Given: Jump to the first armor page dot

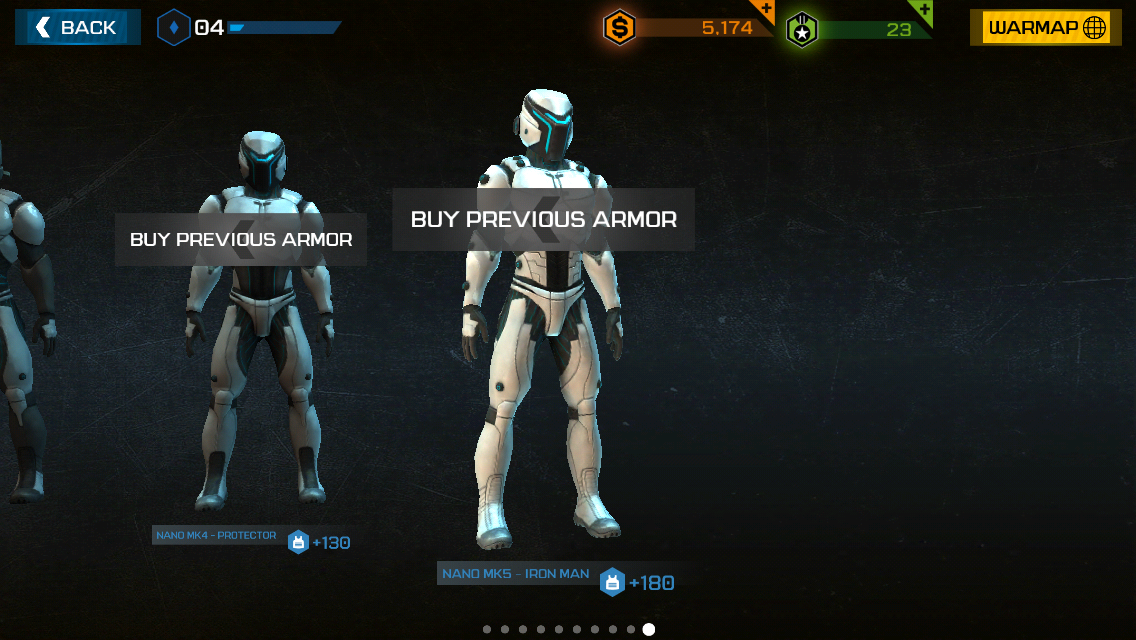Looking at the screenshot, I should click(x=487, y=629).
